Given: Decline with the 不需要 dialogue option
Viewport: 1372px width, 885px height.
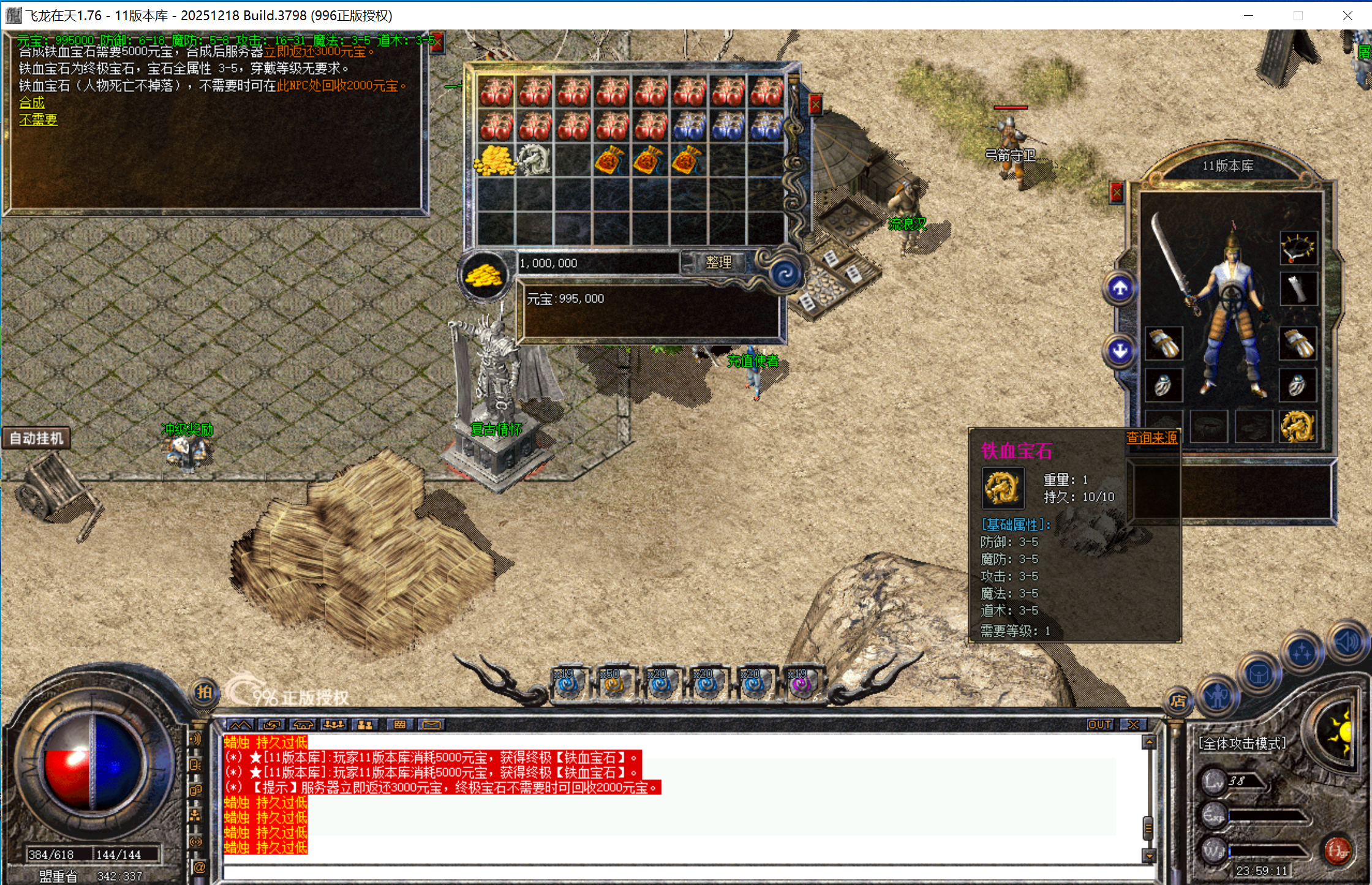Looking at the screenshot, I should coord(38,120).
